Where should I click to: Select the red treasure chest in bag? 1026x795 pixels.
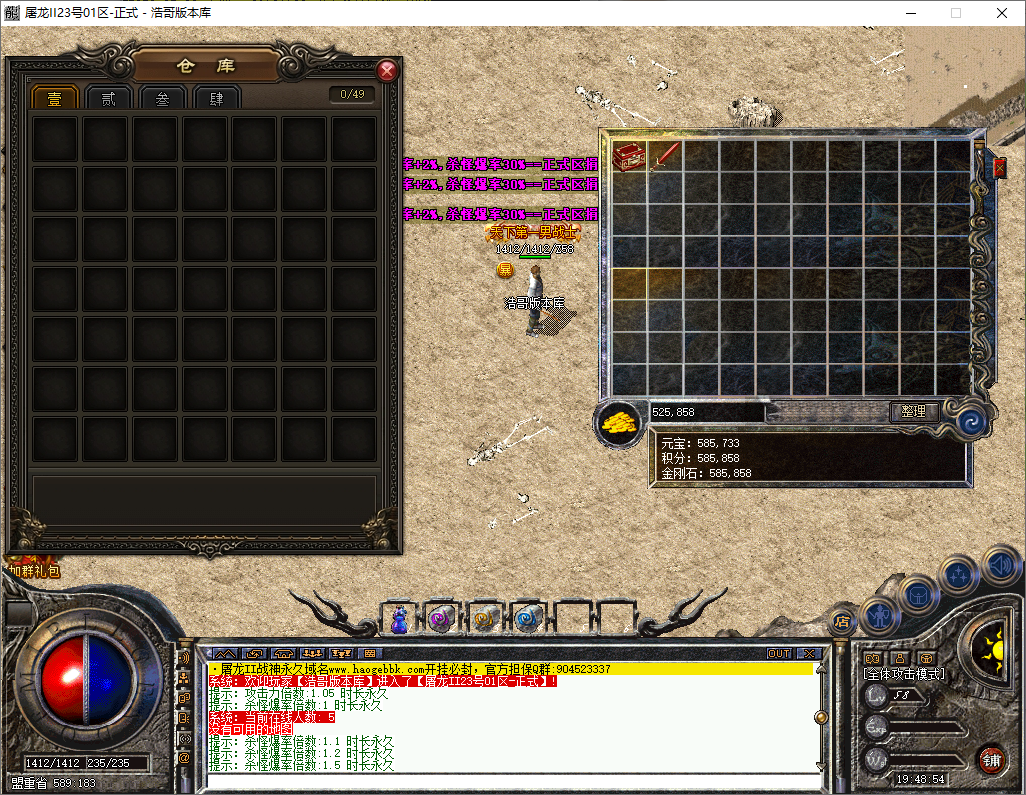tap(629, 155)
